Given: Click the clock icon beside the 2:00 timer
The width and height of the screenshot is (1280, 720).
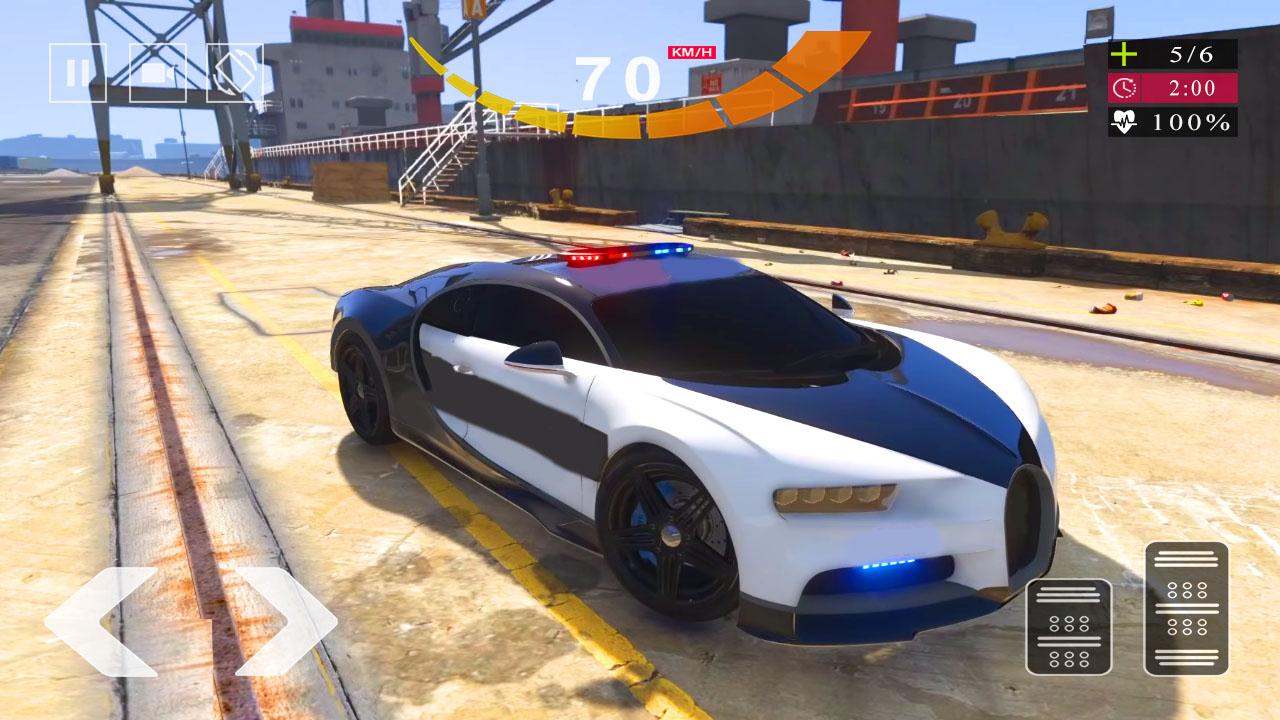Looking at the screenshot, I should 1124,90.
